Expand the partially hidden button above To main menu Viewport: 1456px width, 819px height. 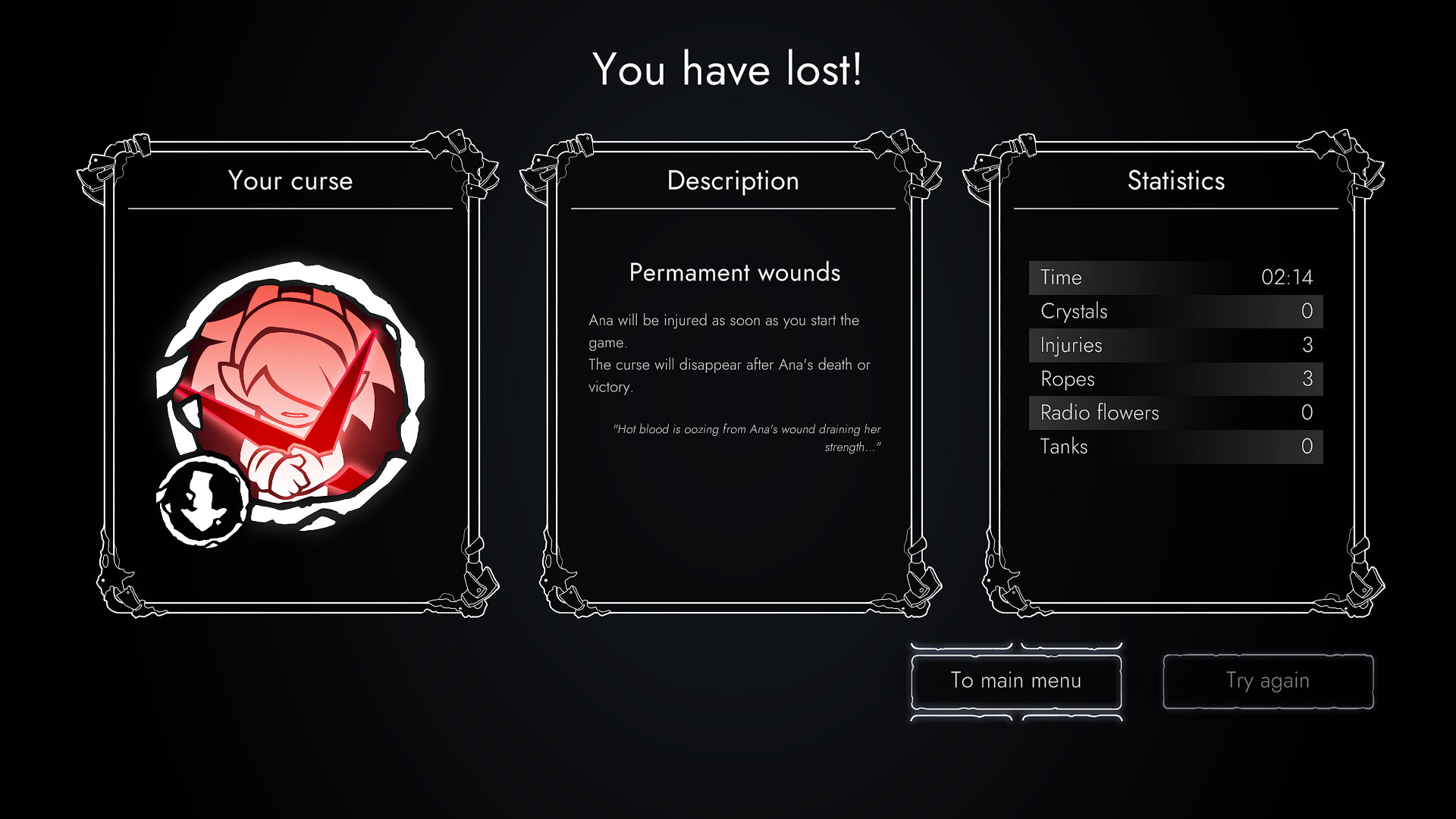tap(1016, 645)
